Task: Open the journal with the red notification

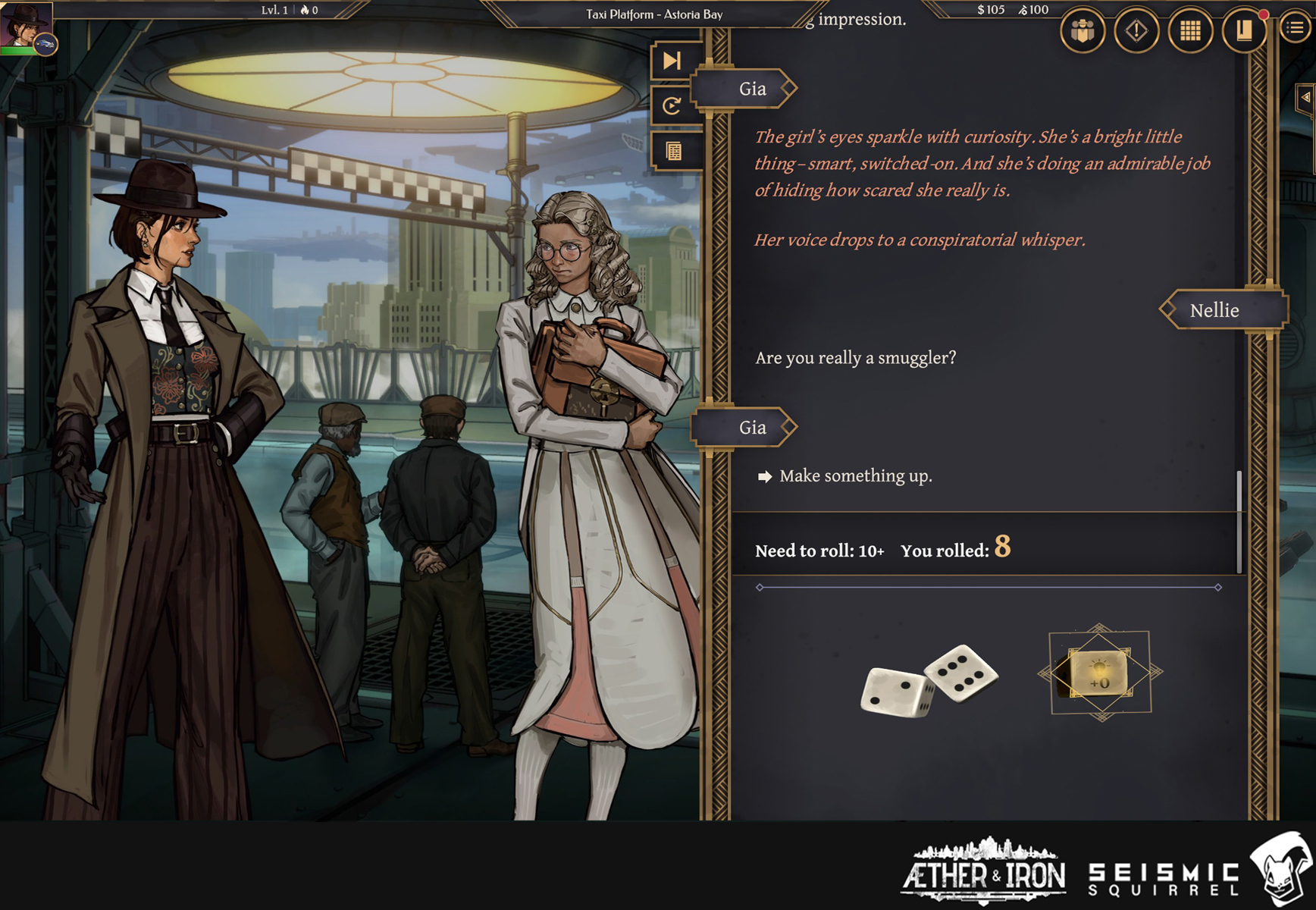Action: [1243, 32]
